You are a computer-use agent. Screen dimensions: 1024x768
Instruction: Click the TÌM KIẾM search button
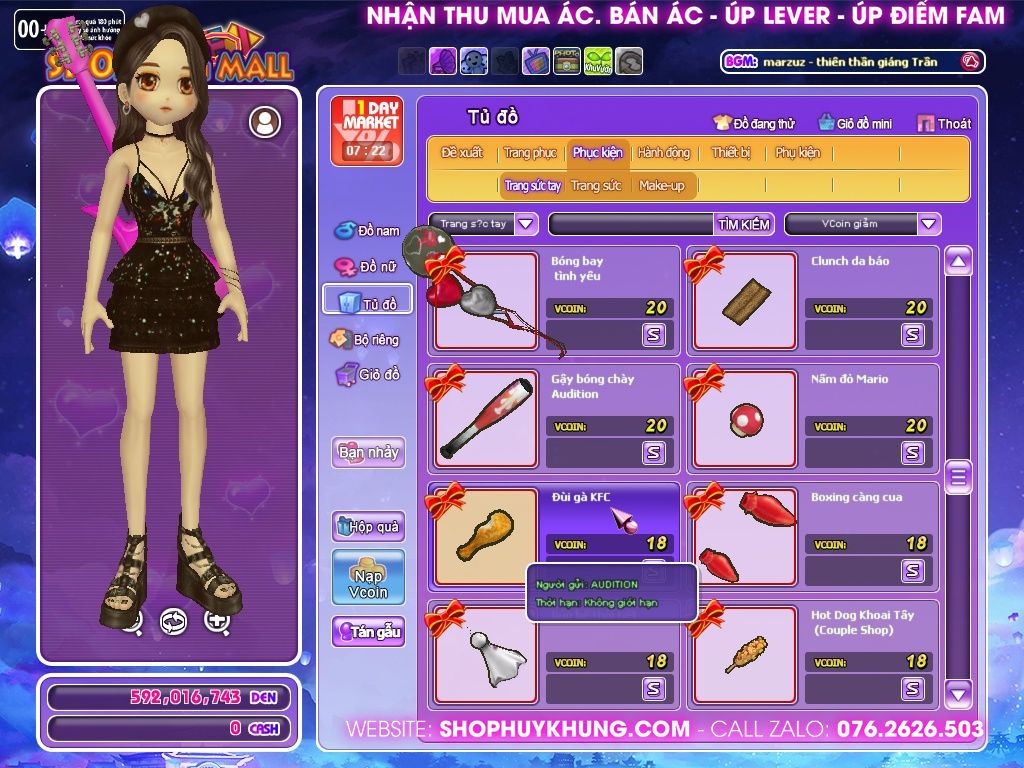(x=743, y=224)
